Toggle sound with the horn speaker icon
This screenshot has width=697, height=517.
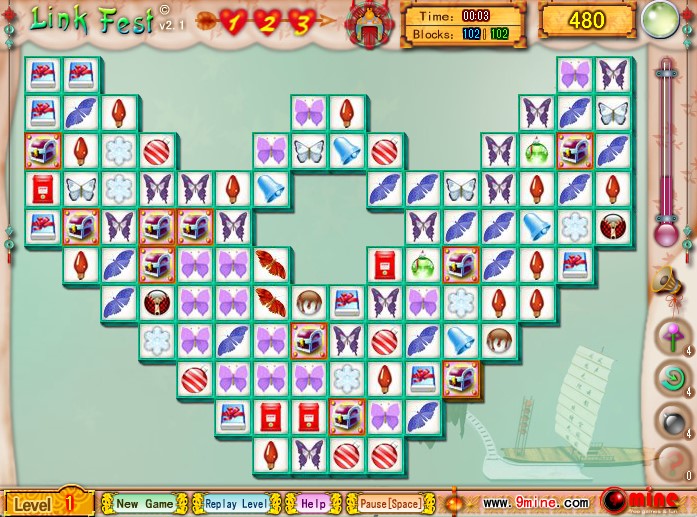[666, 284]
